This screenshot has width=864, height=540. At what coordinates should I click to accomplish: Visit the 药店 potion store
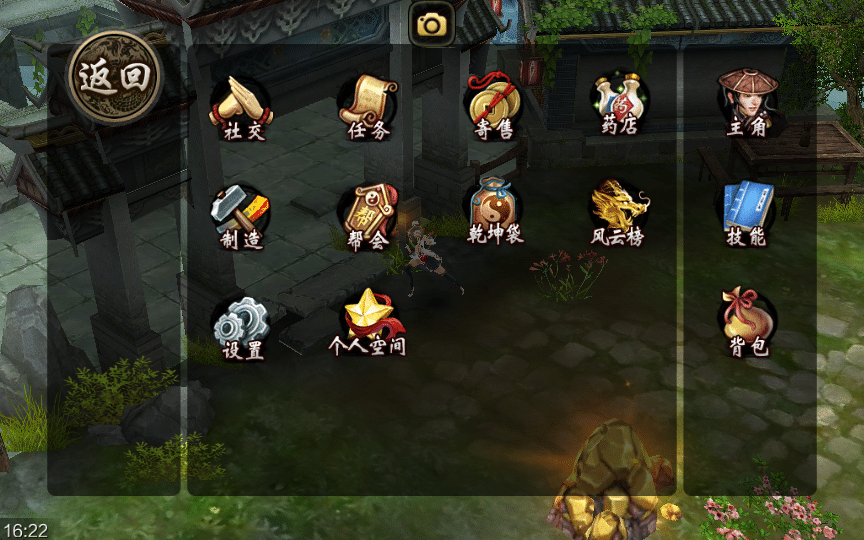coord(620,106)
